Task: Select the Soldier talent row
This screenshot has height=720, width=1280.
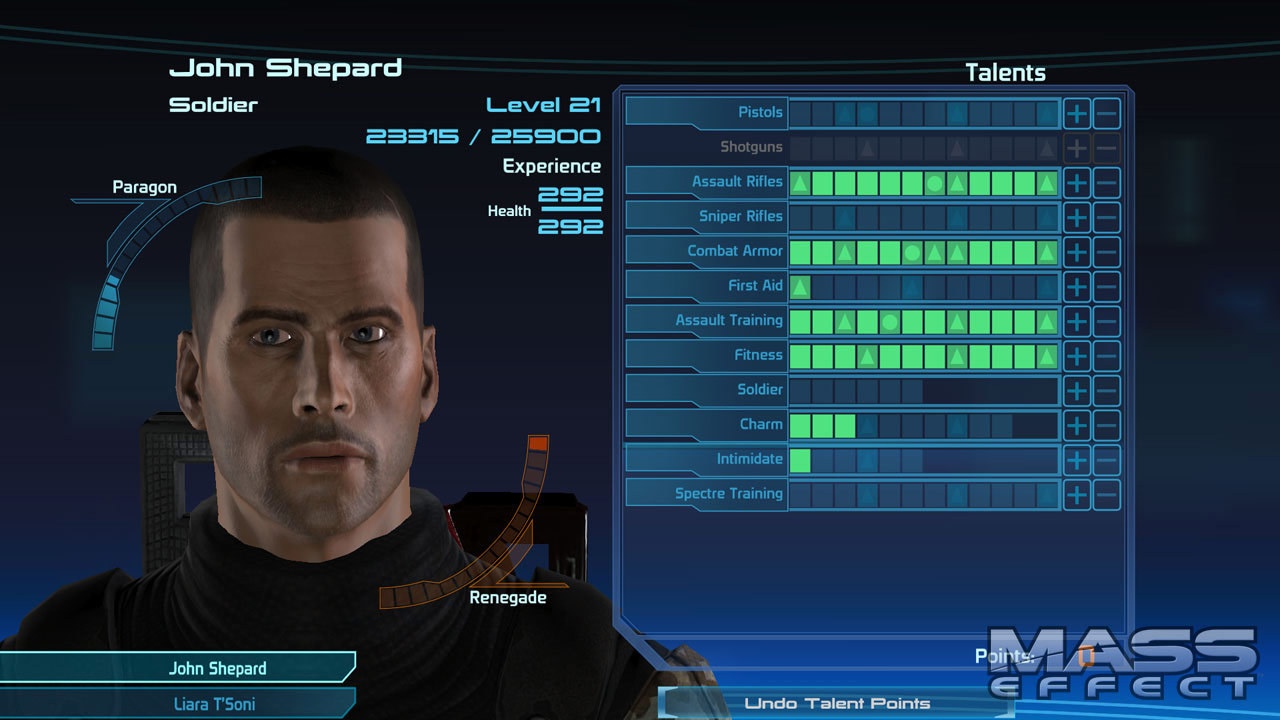Action: click(760, 389)
